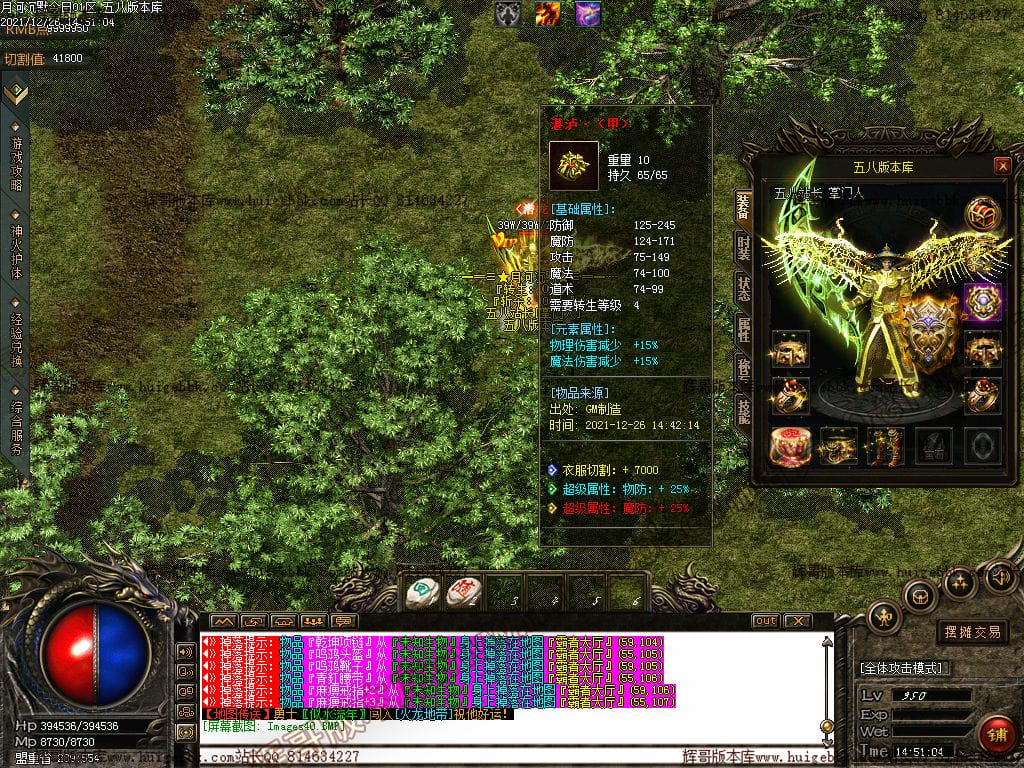Click the chat window 'out' button
The width and height of the screenshot is (1024, 768).
[765, 621]
